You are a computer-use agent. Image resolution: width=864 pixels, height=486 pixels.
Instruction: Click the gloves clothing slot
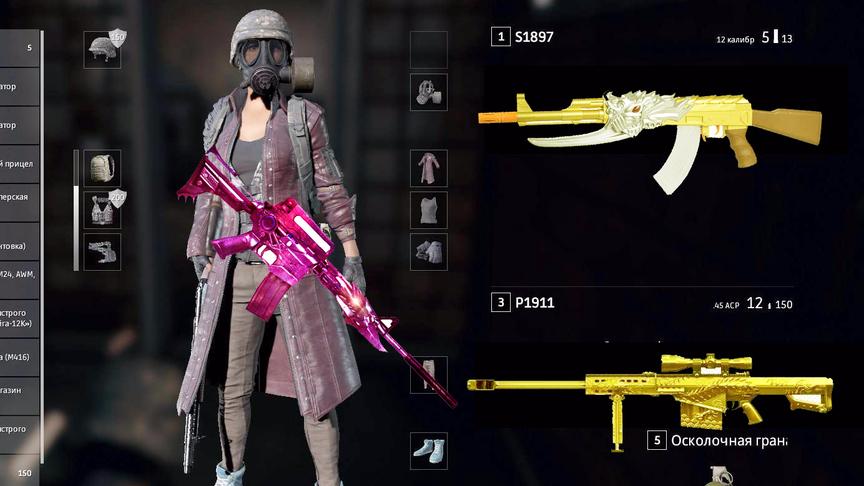coord(429,251)
